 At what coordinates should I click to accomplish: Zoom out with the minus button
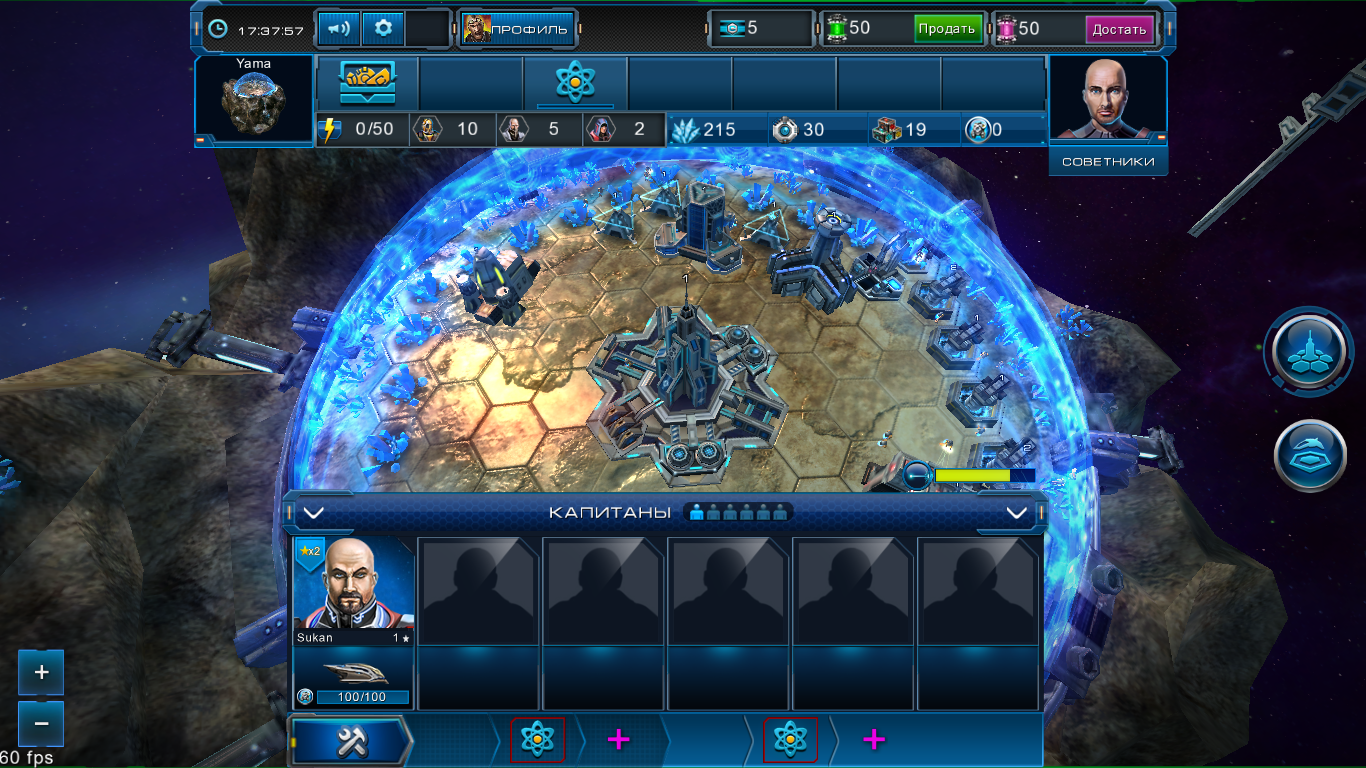(41, 722)
